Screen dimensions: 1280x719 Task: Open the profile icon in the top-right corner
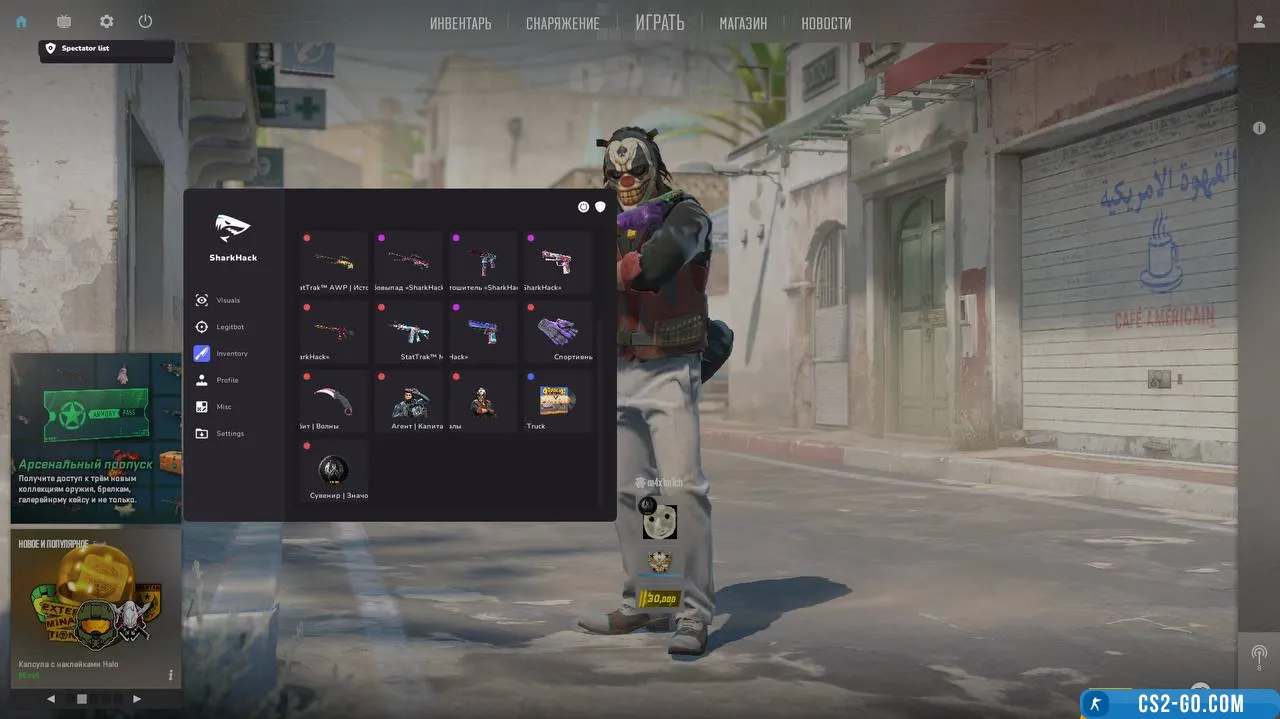pyautogui.click(x=1259, y=21)
